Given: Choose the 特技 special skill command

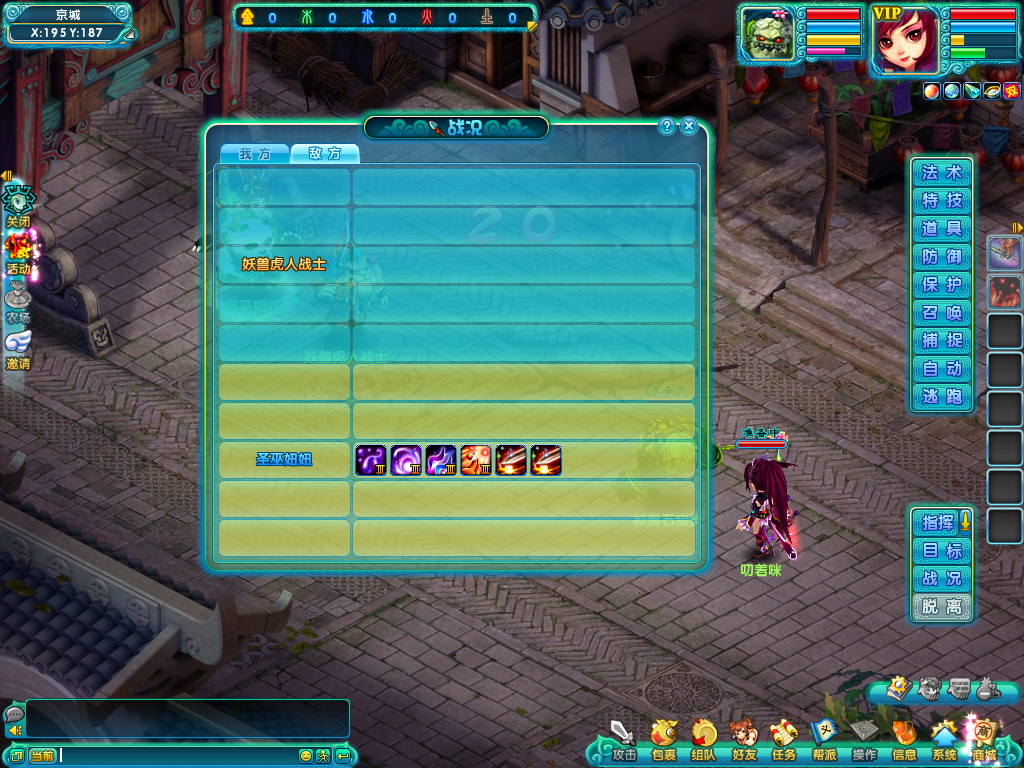Looking at the screenshot, I should (x=941, y=201).
